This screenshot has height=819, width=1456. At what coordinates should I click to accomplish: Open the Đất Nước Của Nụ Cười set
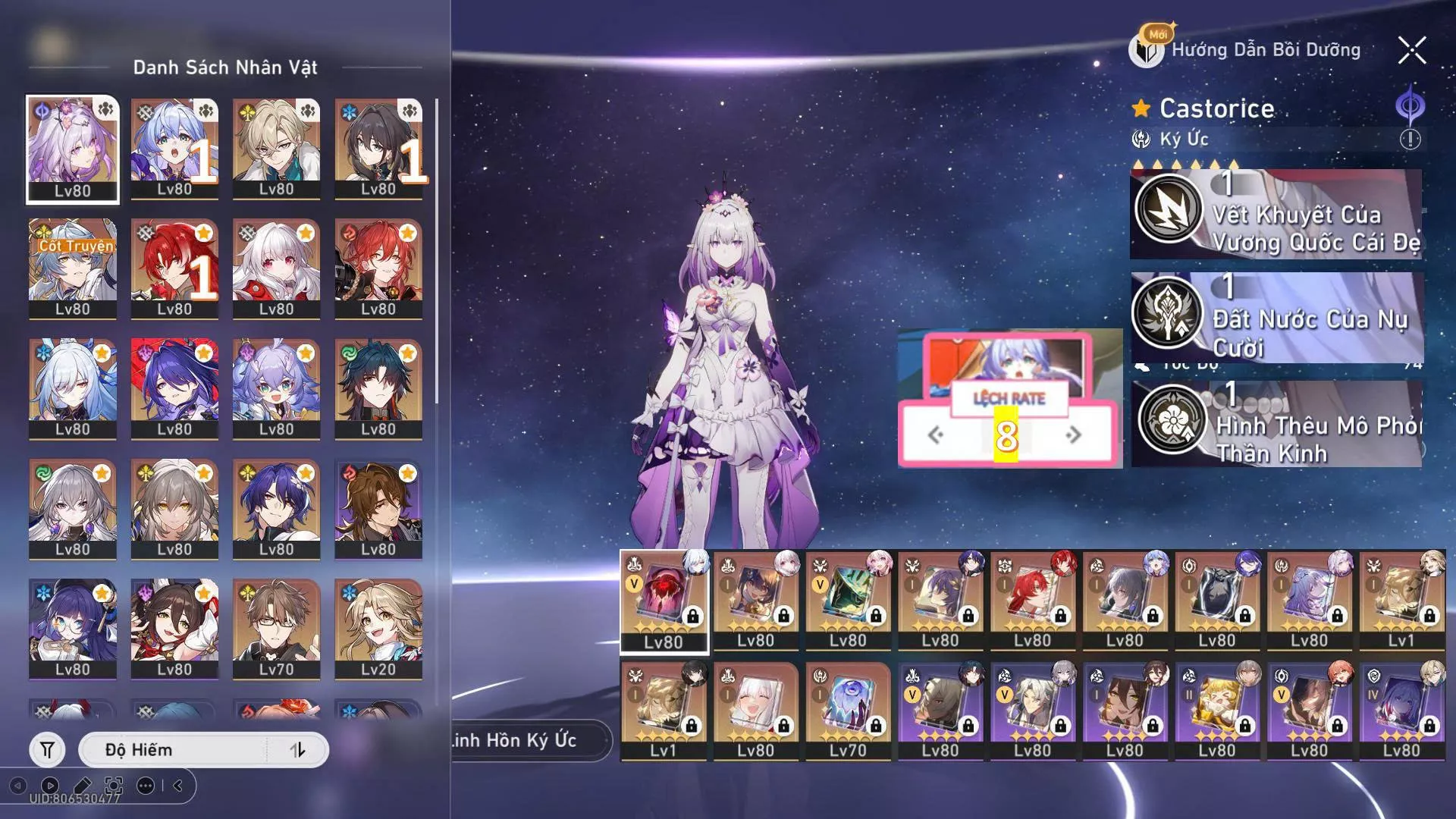(x=1276, y=318)
